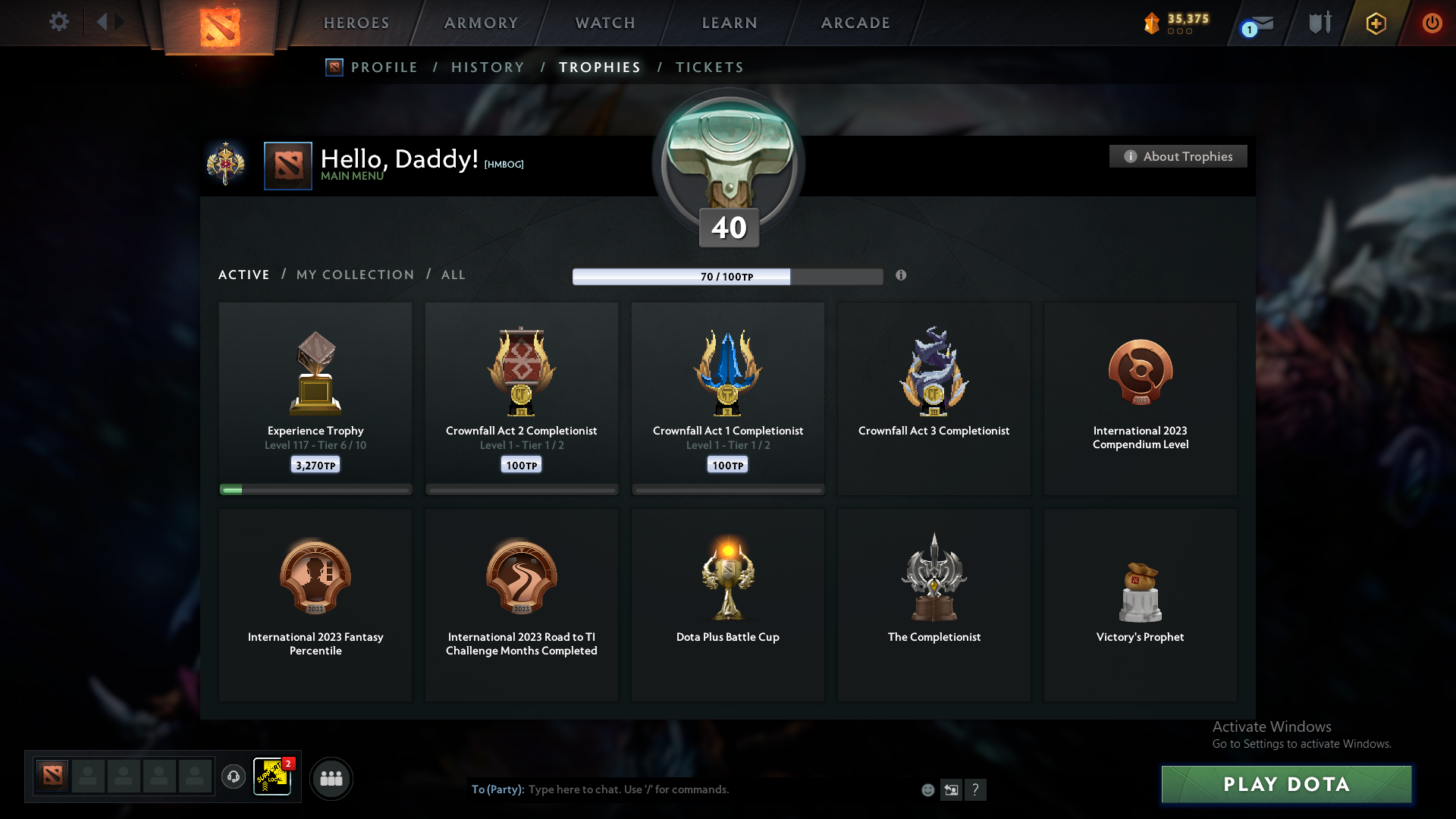Open the WATCH menu
The width and height of the screenshot is (1456, 819).
(604, 23)
